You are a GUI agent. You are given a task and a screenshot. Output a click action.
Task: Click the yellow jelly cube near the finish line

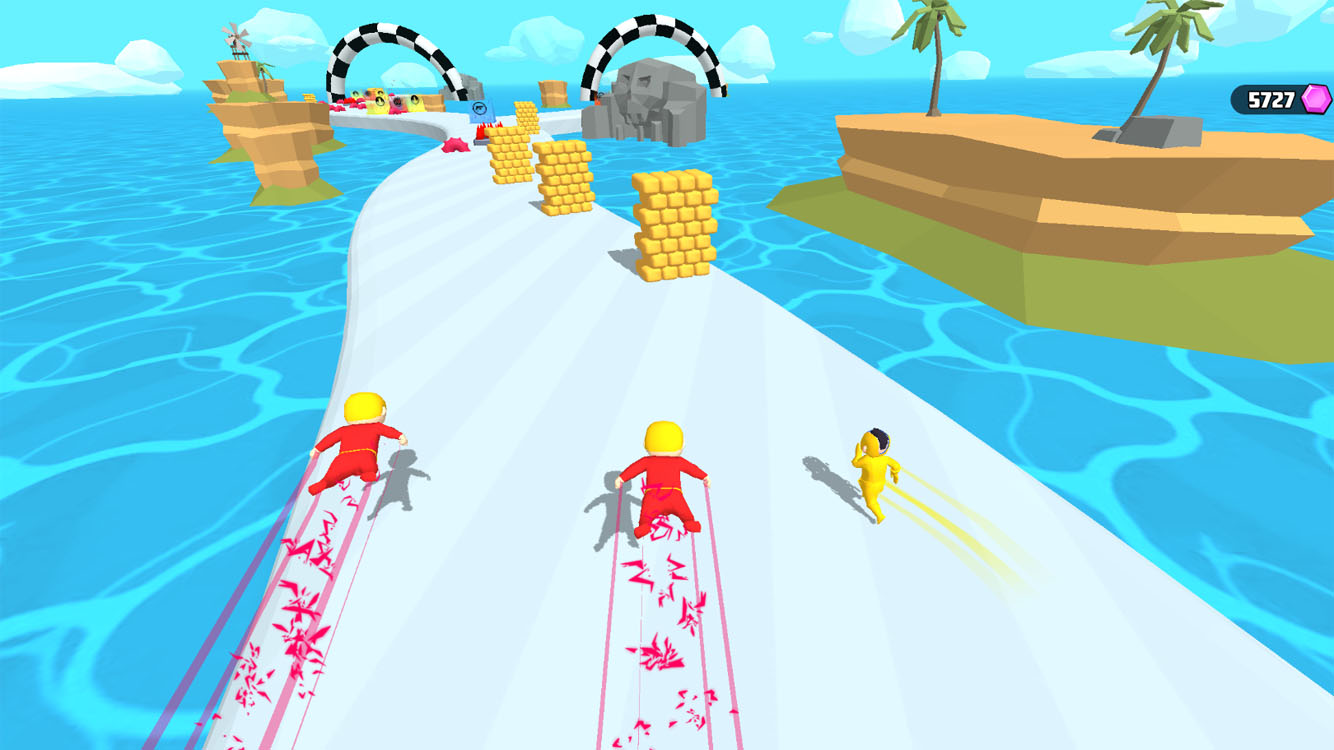378,102
